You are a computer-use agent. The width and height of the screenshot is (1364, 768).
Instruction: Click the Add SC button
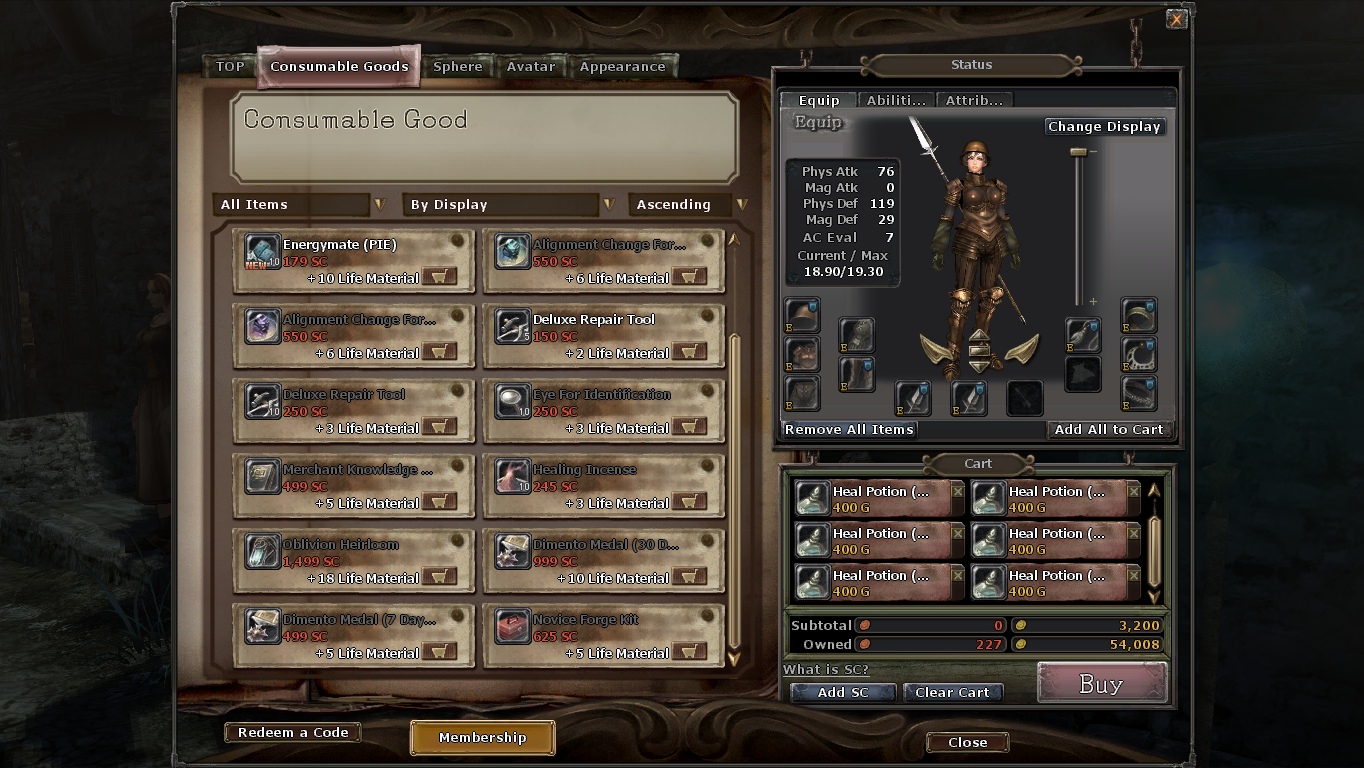pos(843,692)
